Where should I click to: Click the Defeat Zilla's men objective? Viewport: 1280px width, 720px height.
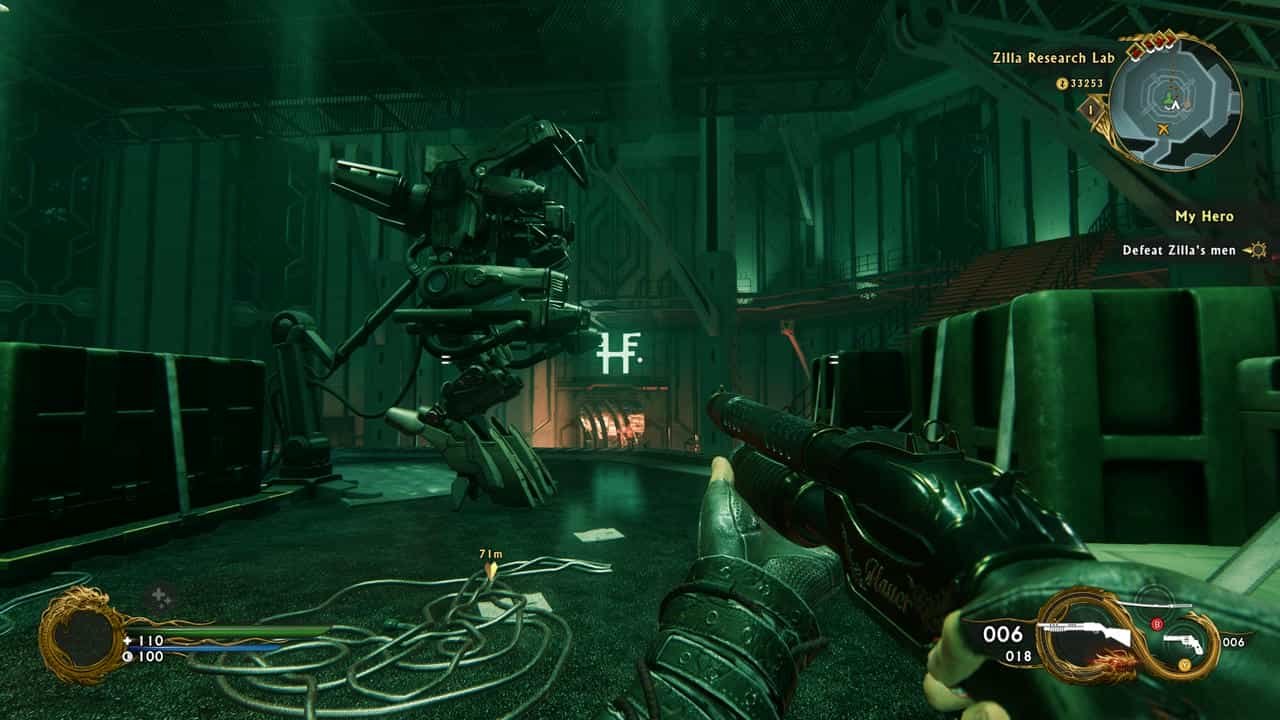point(1178,250)
